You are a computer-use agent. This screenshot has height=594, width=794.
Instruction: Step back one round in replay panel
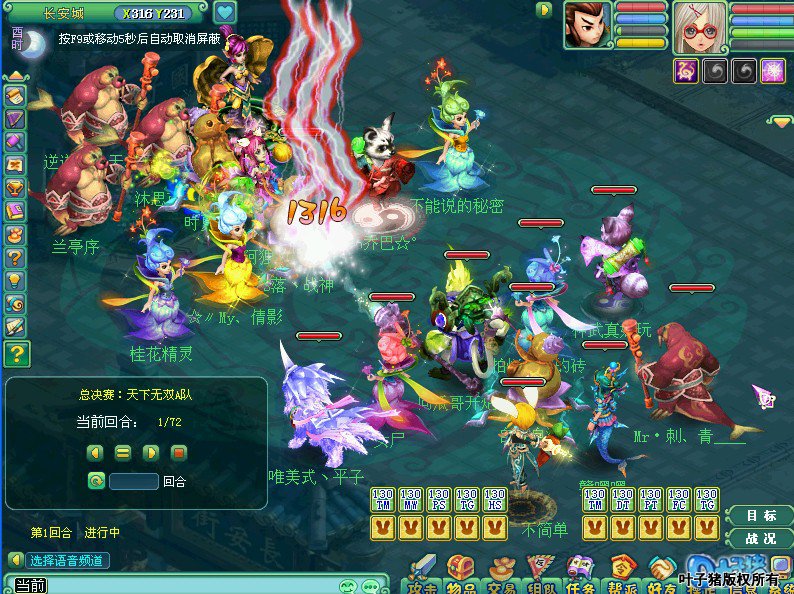pos(96,453)
